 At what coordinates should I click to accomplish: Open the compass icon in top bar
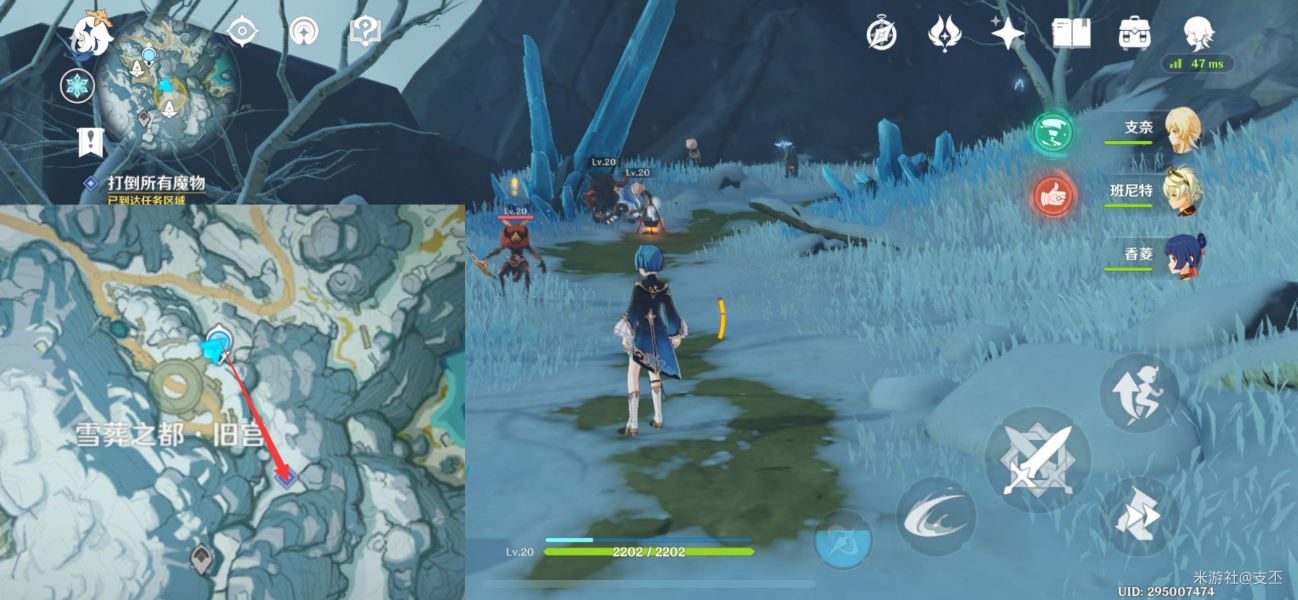coord(881,34)
